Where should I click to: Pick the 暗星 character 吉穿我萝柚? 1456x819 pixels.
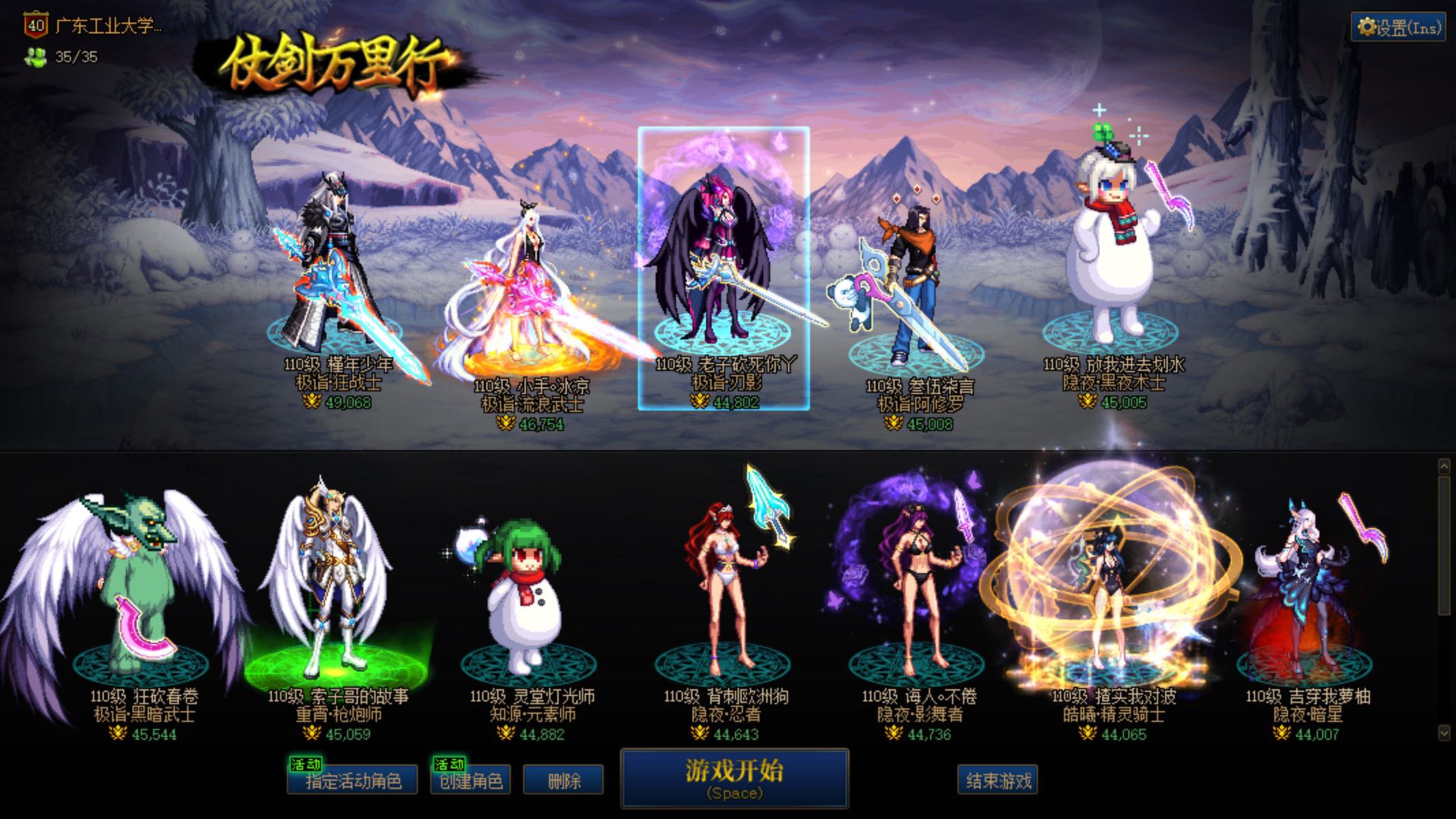[x=1304, y=594]
